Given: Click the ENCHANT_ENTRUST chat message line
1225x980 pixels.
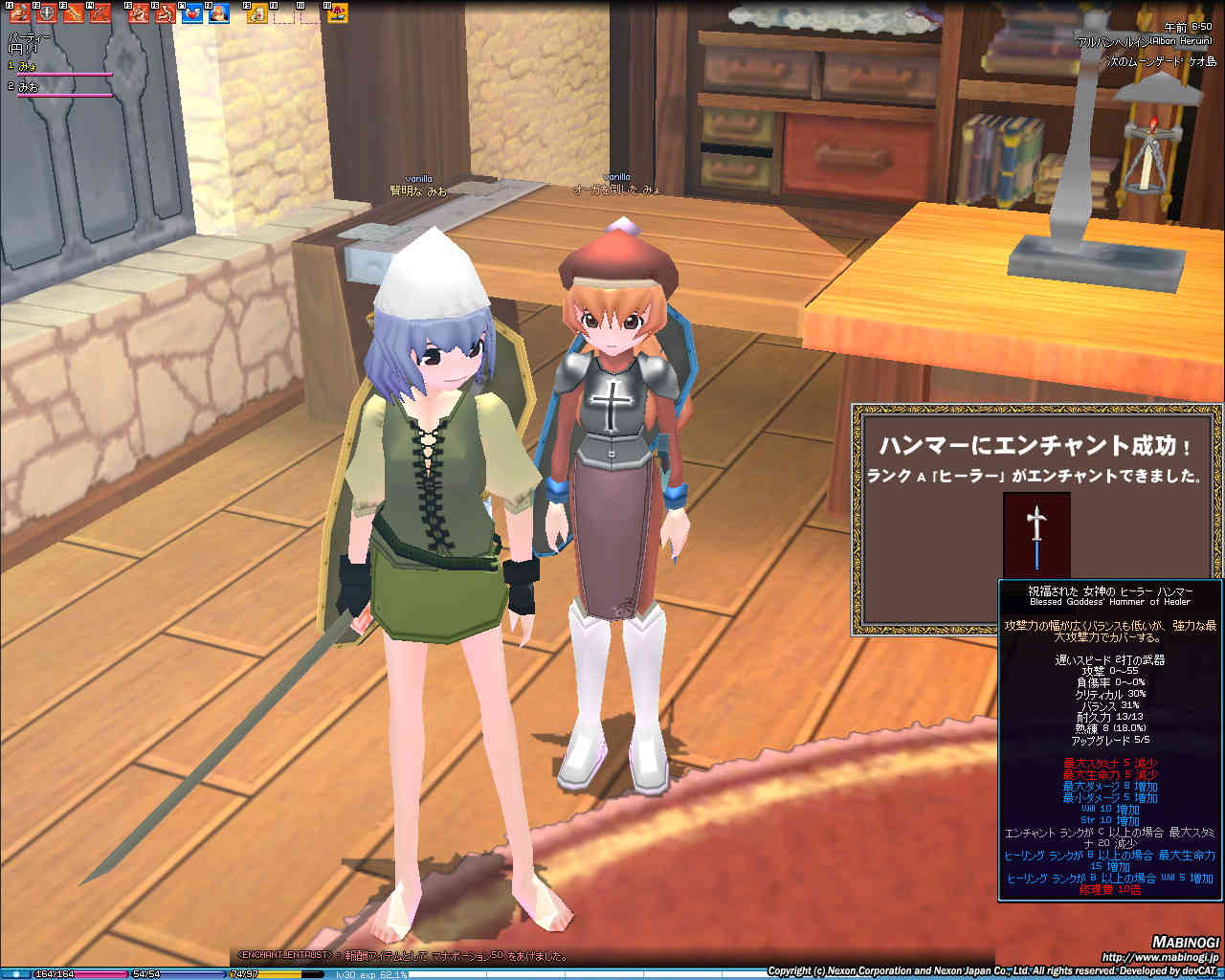Looking at the screenshot, I should pyautogui.click(x=402, y=955).
